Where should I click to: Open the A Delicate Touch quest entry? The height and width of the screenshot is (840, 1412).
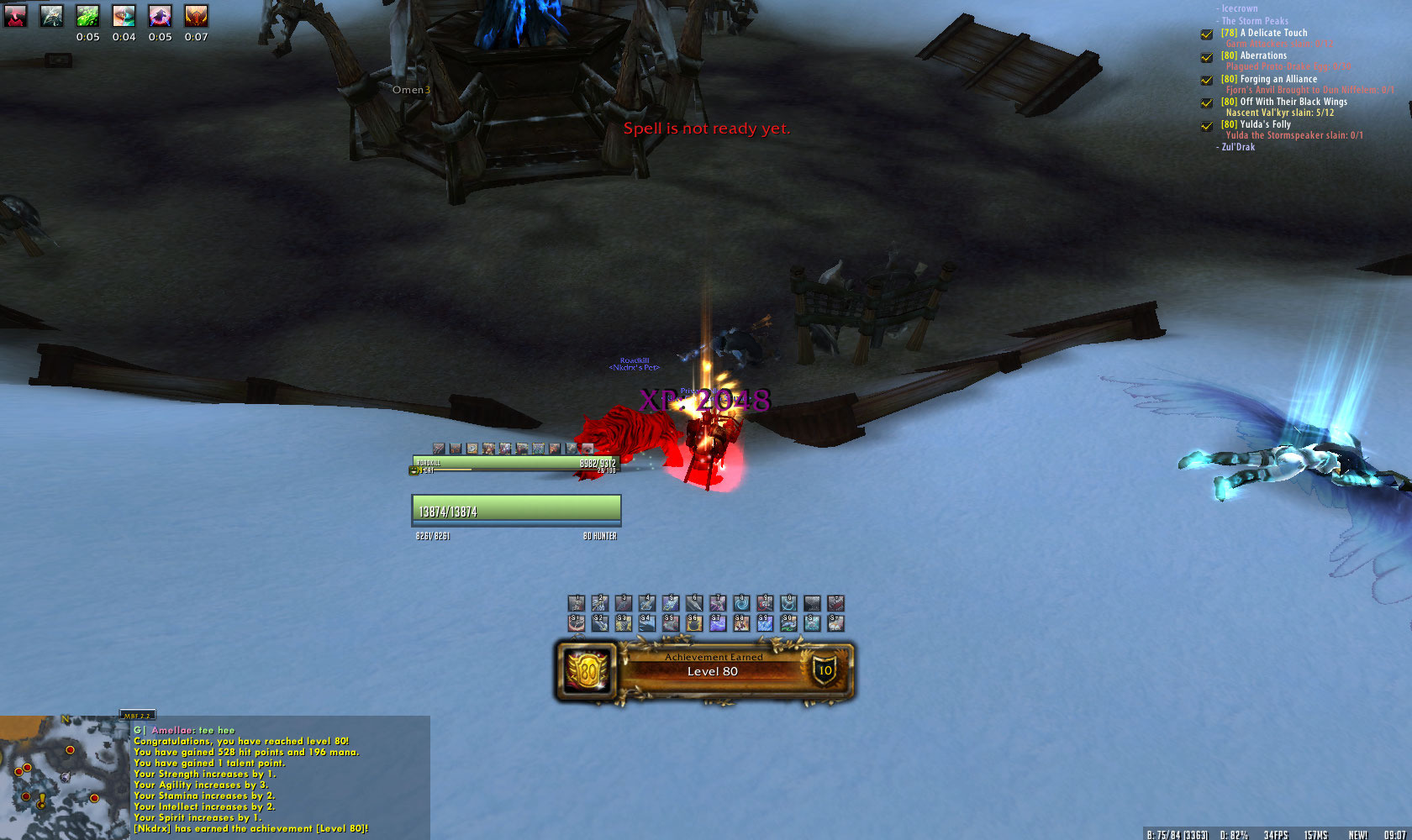point(1273,33)
